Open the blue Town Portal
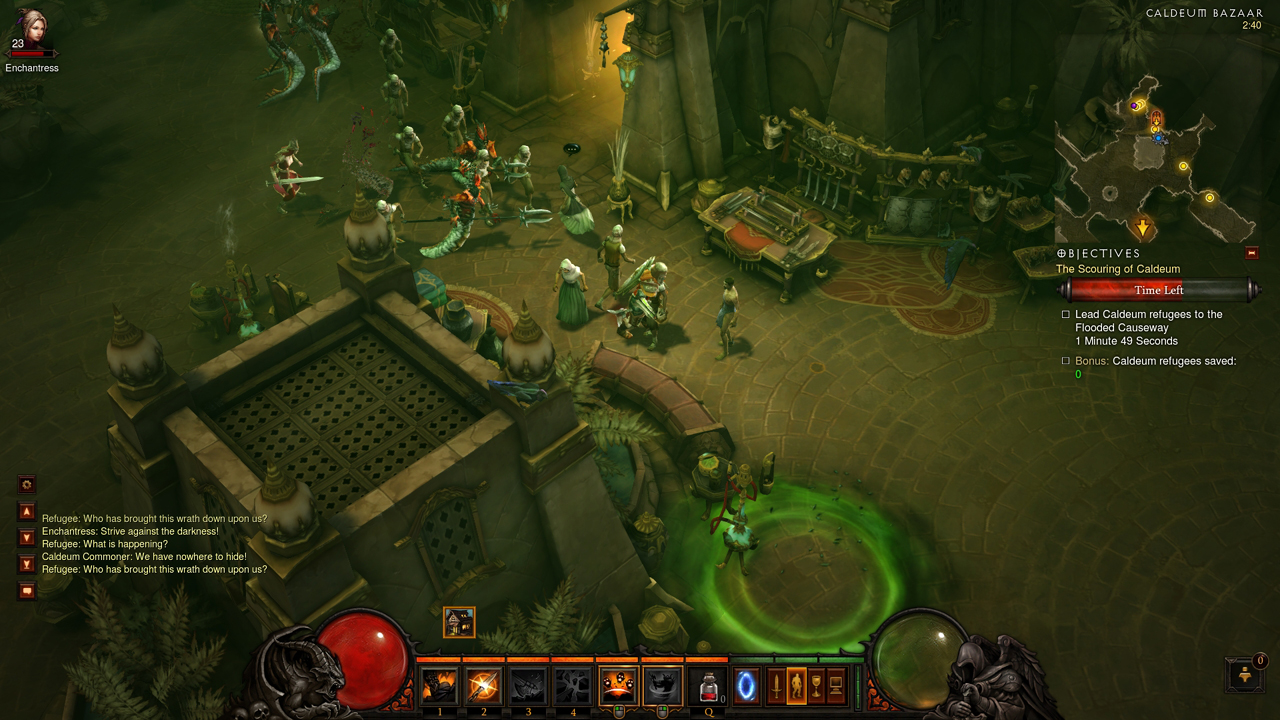The image size is (1280, 720). click(x=746, y=686)
